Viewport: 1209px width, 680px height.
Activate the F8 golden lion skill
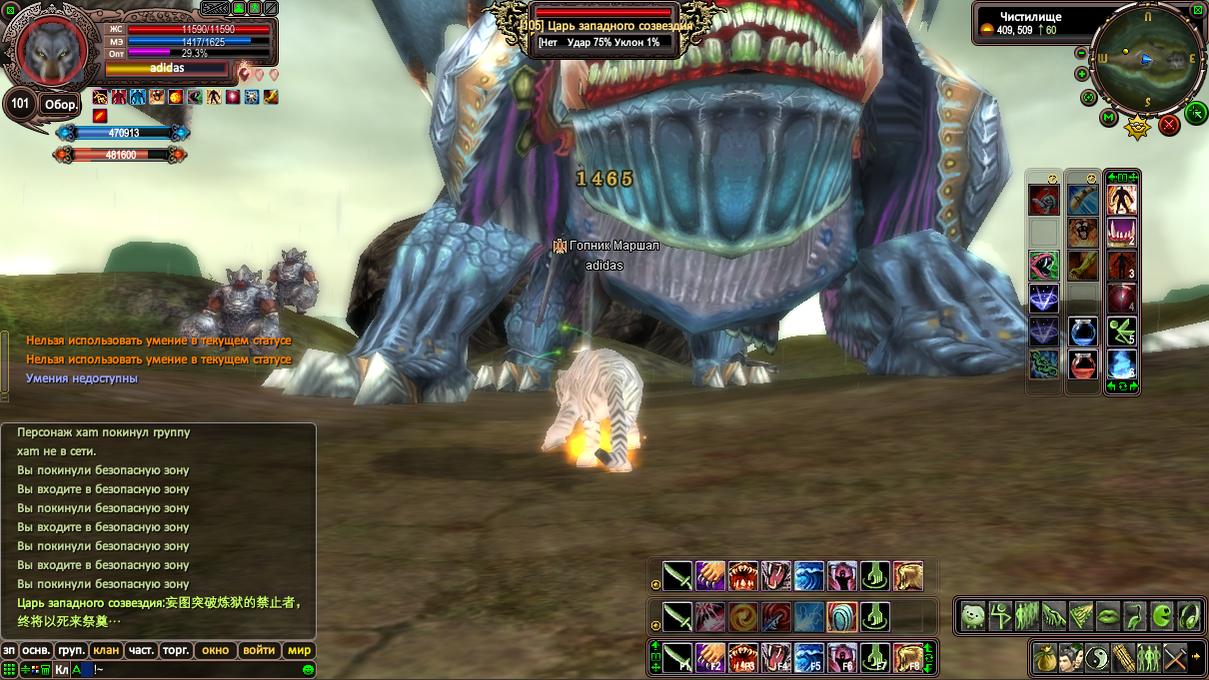coord(908,657)
